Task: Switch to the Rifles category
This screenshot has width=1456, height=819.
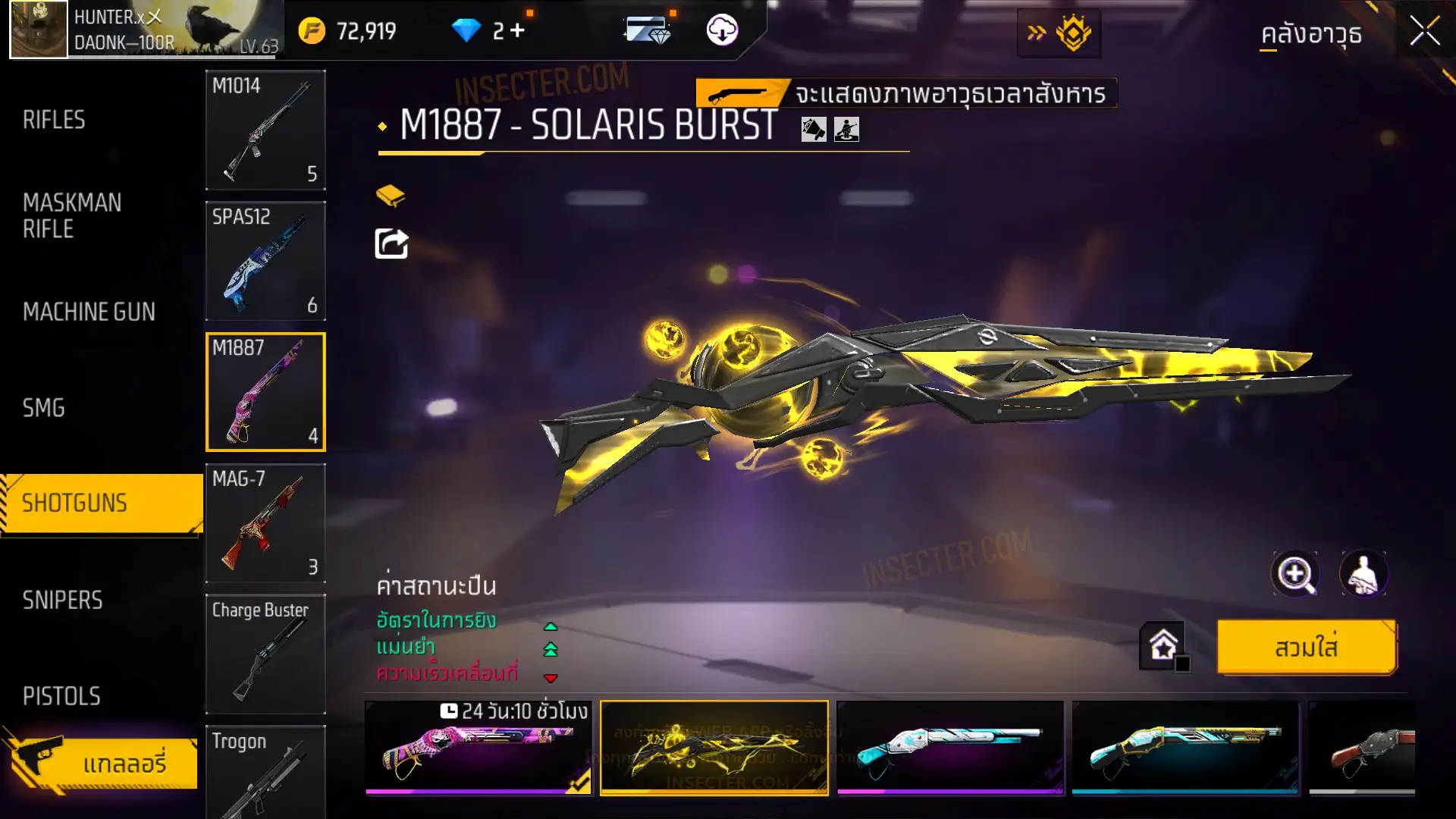Action: tap(54, 120)
